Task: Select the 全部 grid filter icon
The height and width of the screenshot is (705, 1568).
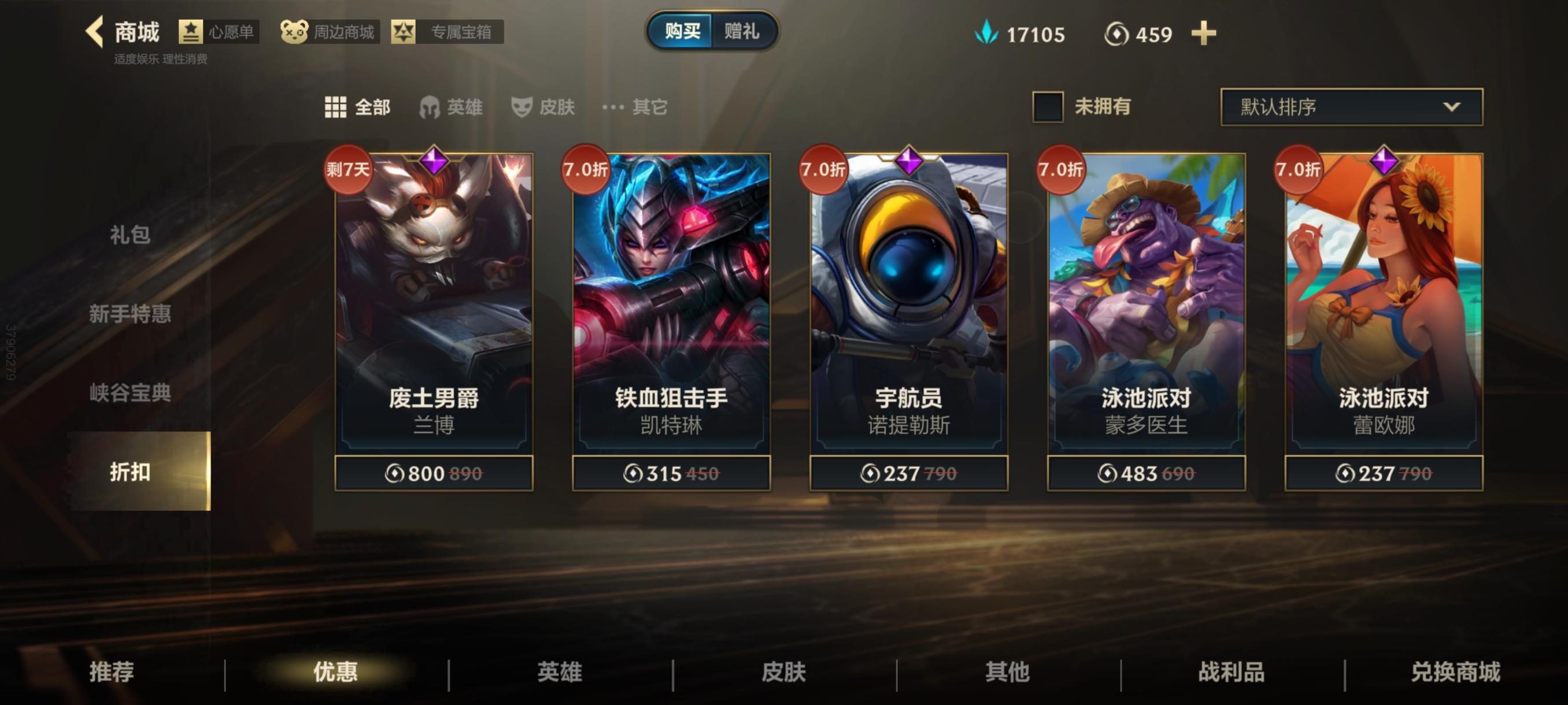Action: click(337, 107)
